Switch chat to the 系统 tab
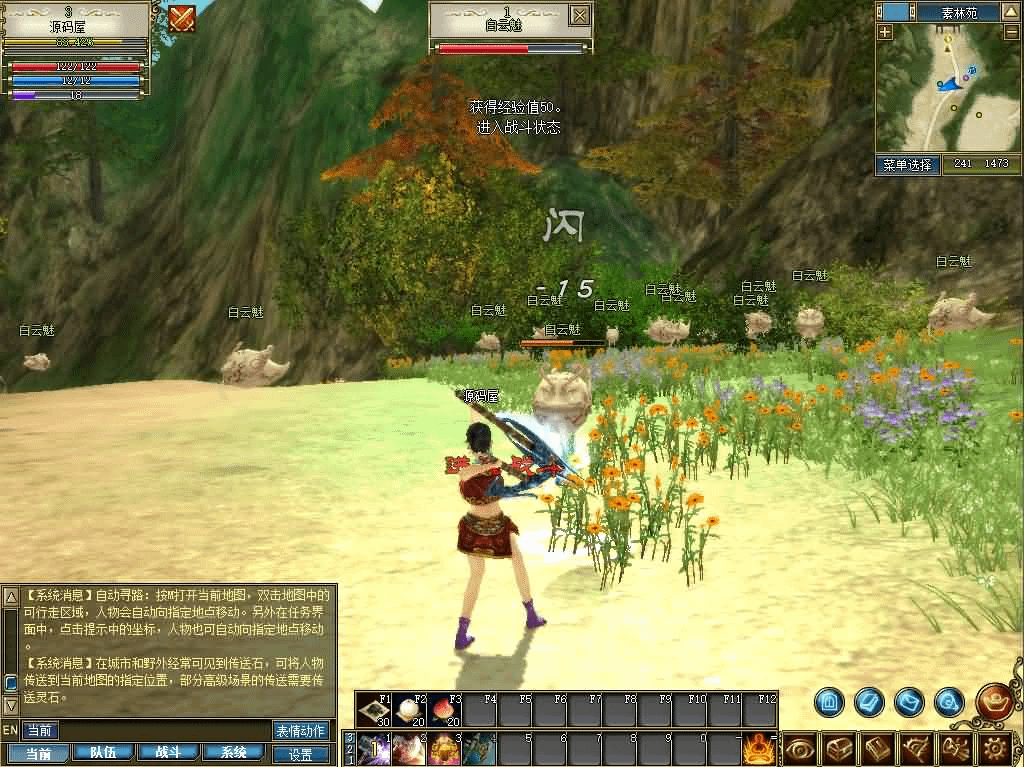The height and width of the screenshot is (767, 1024). click(234, 753)
